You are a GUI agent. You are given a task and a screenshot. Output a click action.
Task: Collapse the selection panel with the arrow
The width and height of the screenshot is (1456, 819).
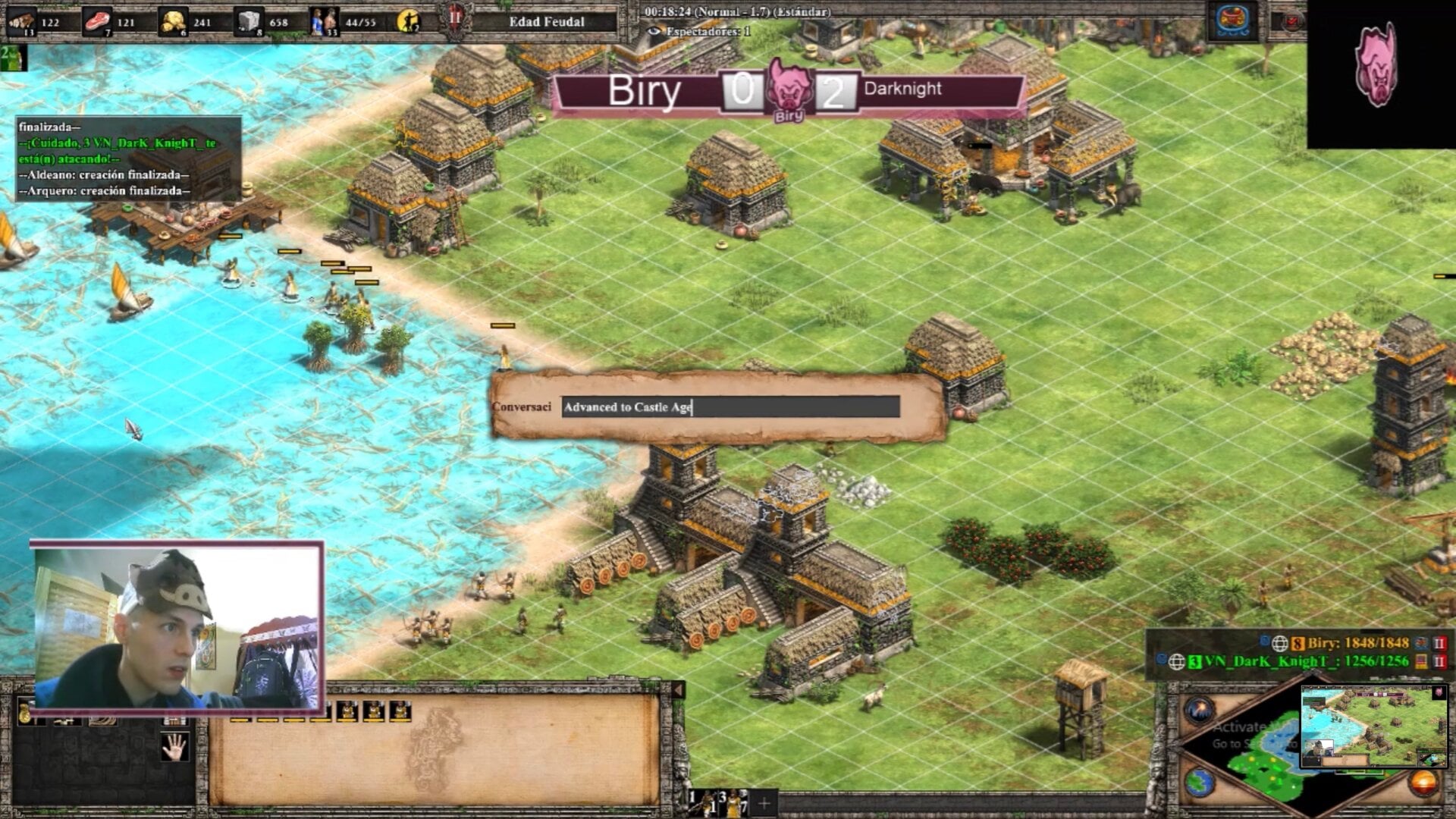tap(678, 689)
